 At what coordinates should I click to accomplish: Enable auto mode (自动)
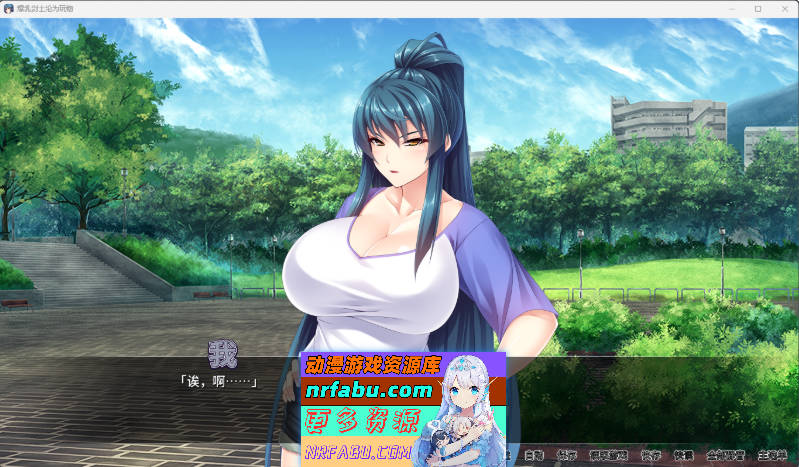pyautogui.click(x=535, y=455)
